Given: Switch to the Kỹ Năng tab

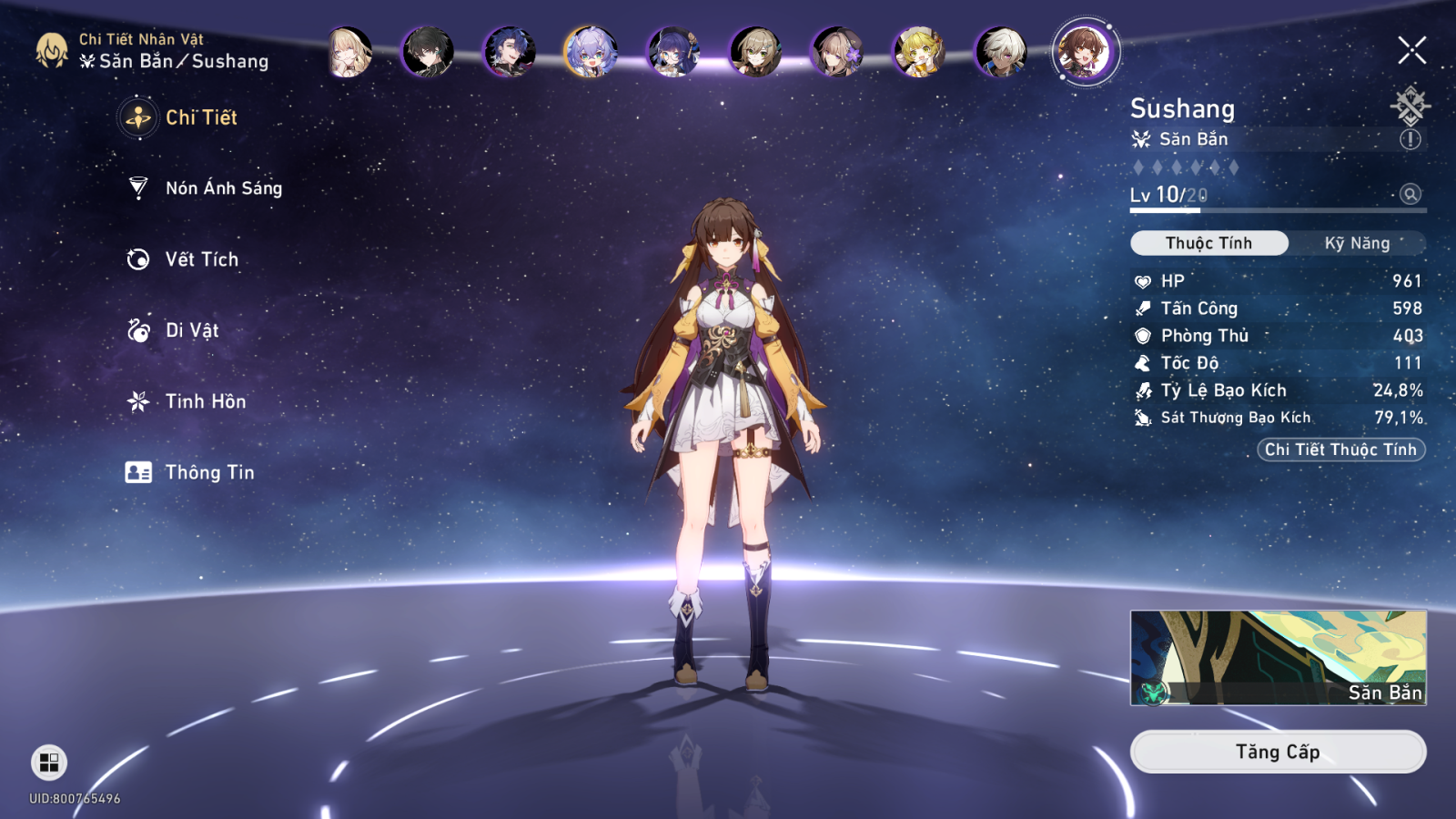Looking at the screenshot, I should 1357,243.
